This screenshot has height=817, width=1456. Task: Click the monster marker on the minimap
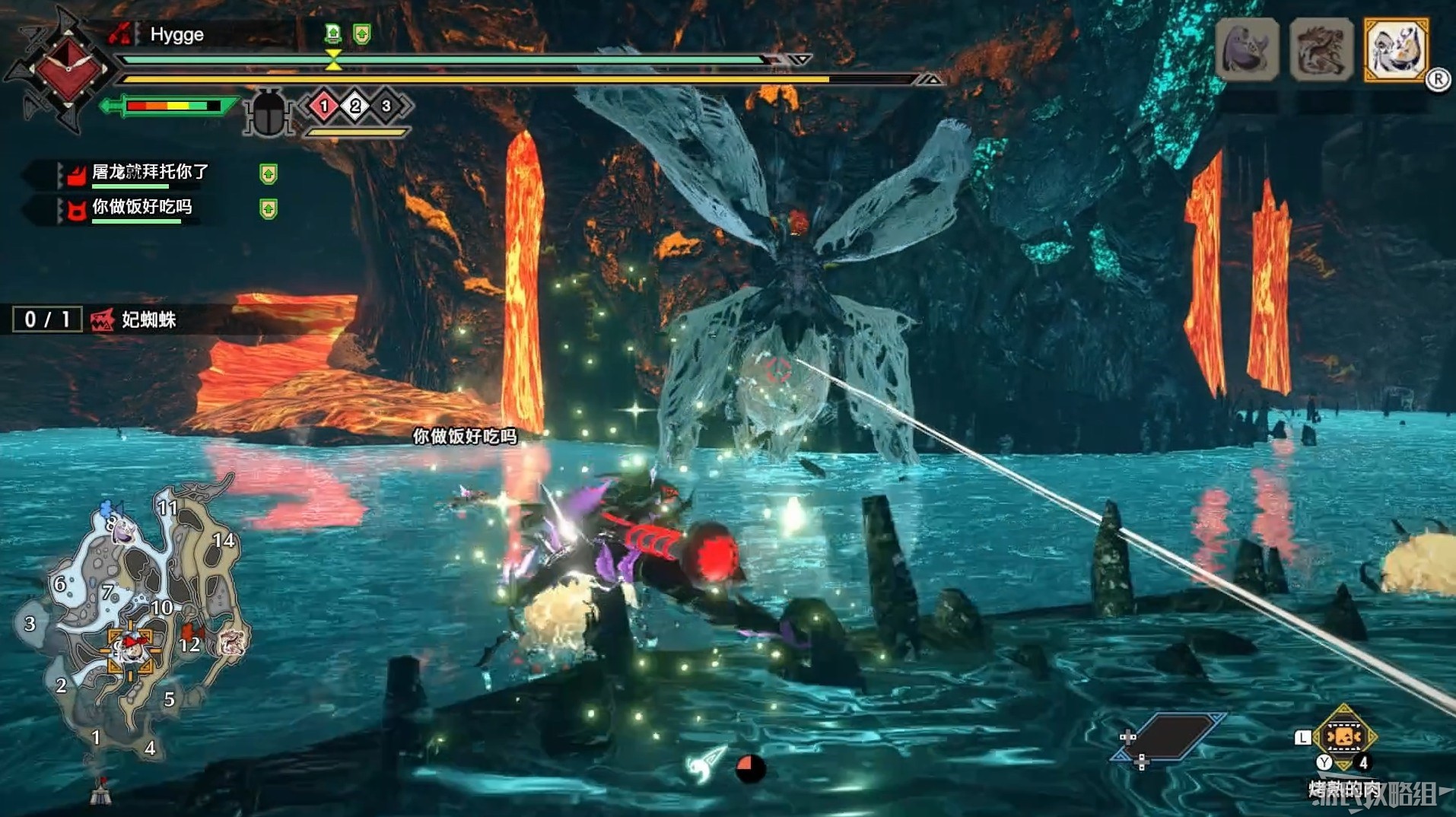[x=231, y=643]
